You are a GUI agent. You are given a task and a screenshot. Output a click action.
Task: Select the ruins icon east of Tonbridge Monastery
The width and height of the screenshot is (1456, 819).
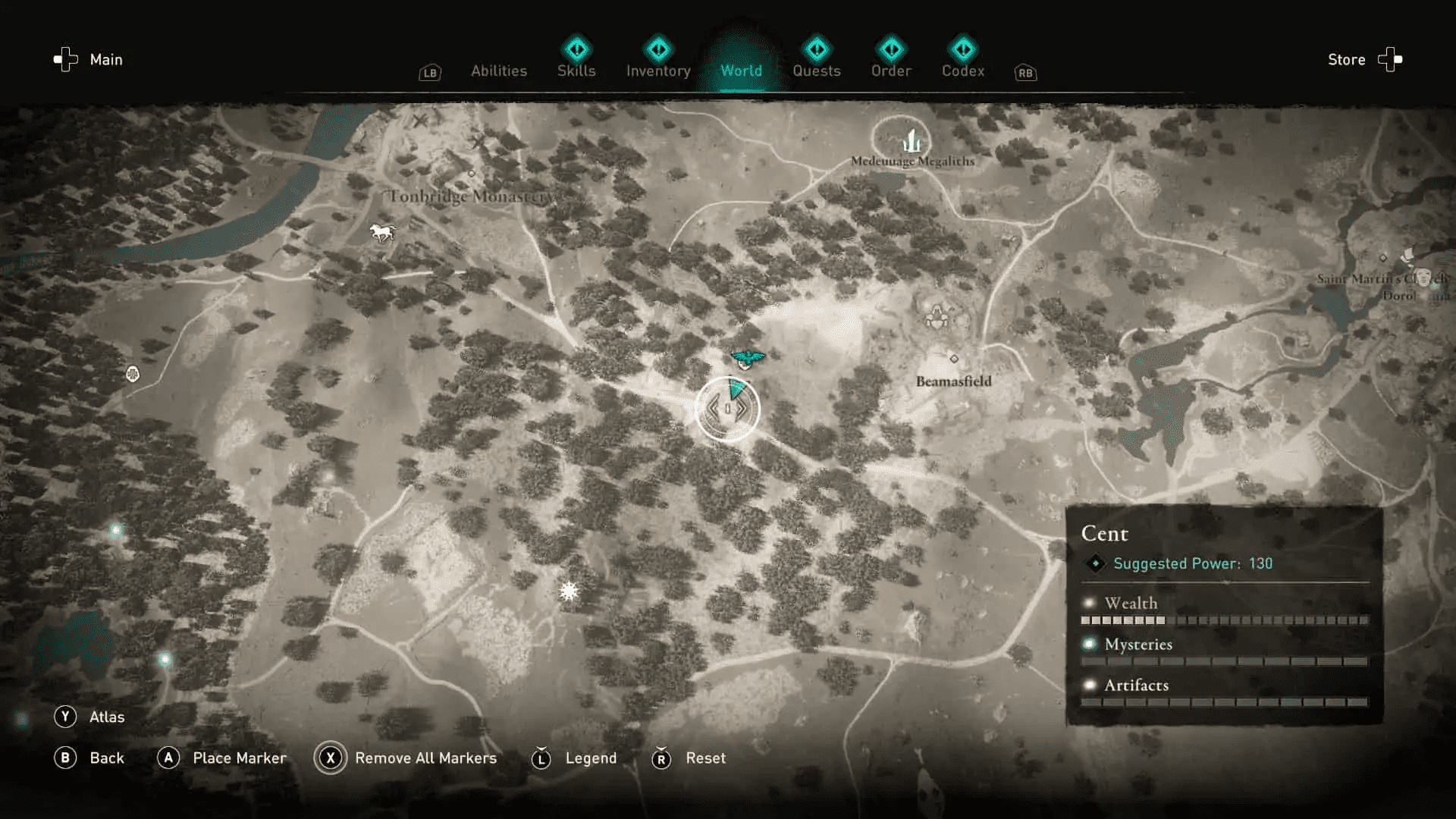938,317
